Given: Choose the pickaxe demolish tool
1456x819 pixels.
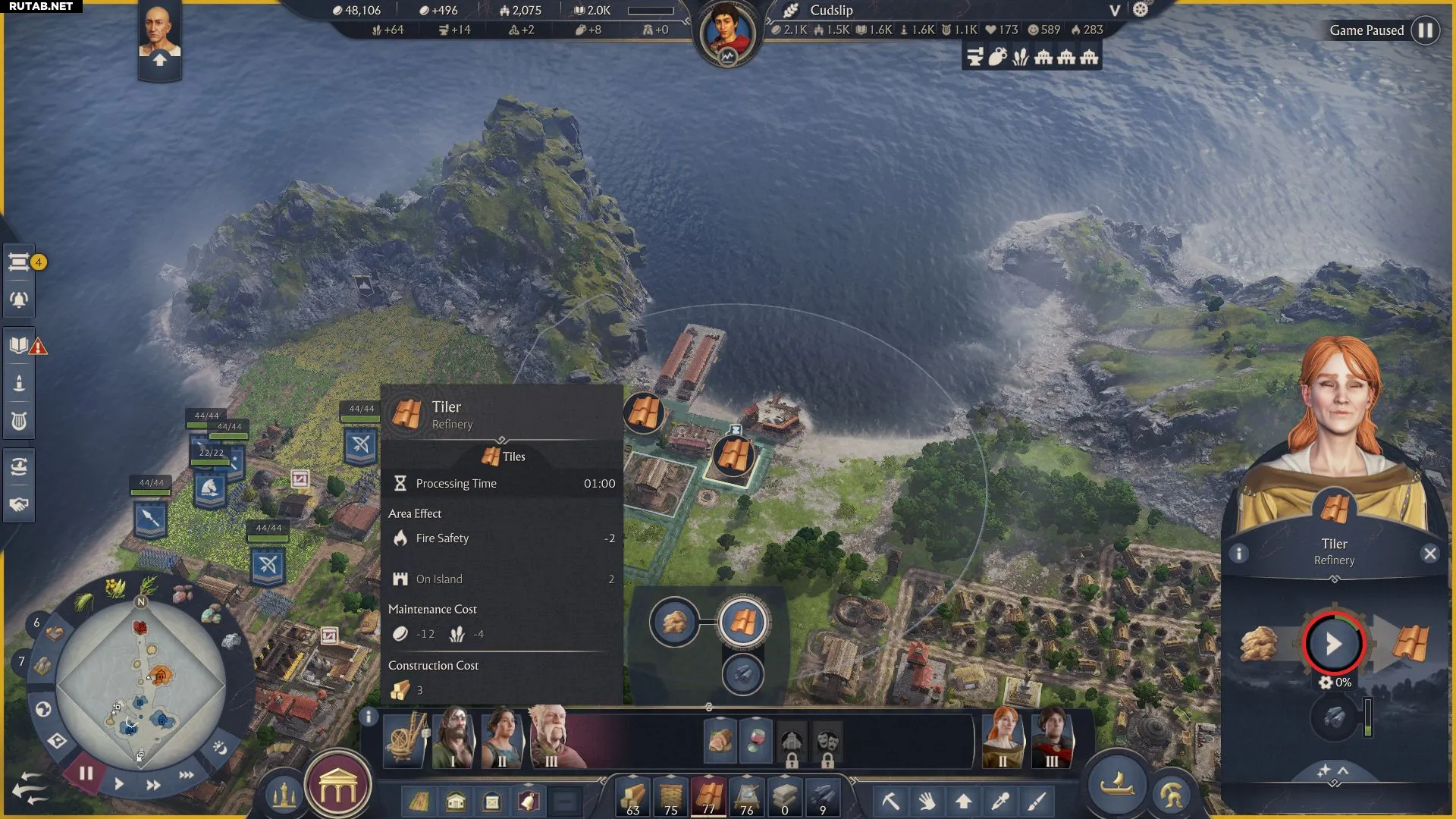Looking at the screenshot, I should pos(890,801).
